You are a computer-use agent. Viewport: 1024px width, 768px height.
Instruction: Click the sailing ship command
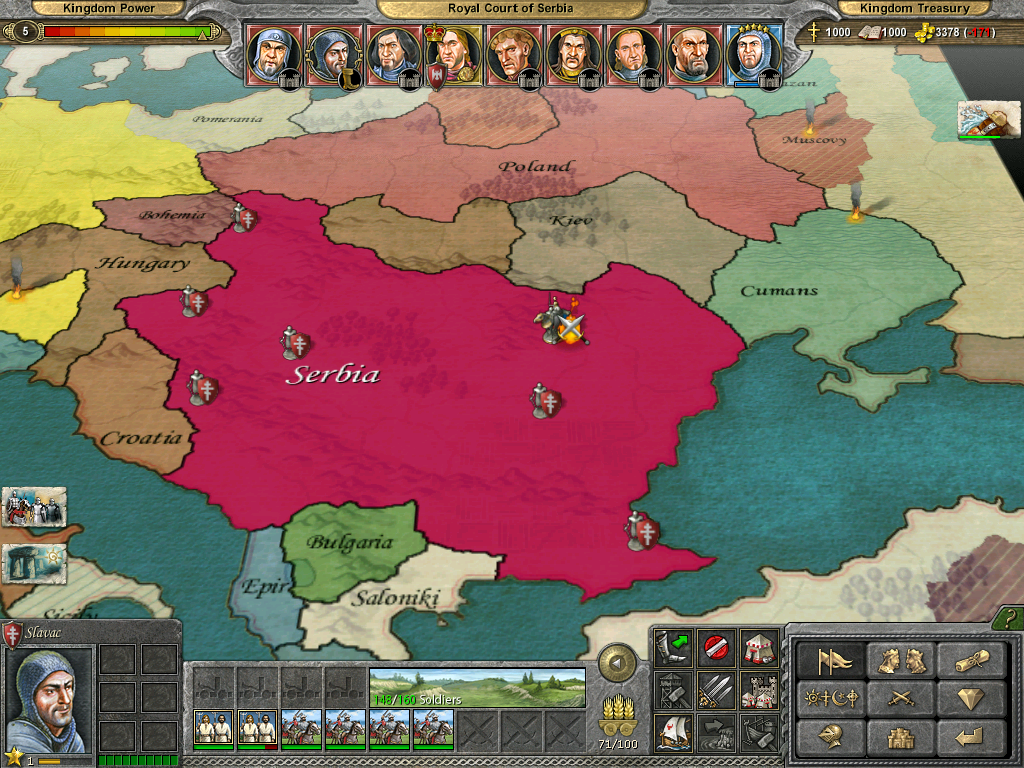(672, 732)
